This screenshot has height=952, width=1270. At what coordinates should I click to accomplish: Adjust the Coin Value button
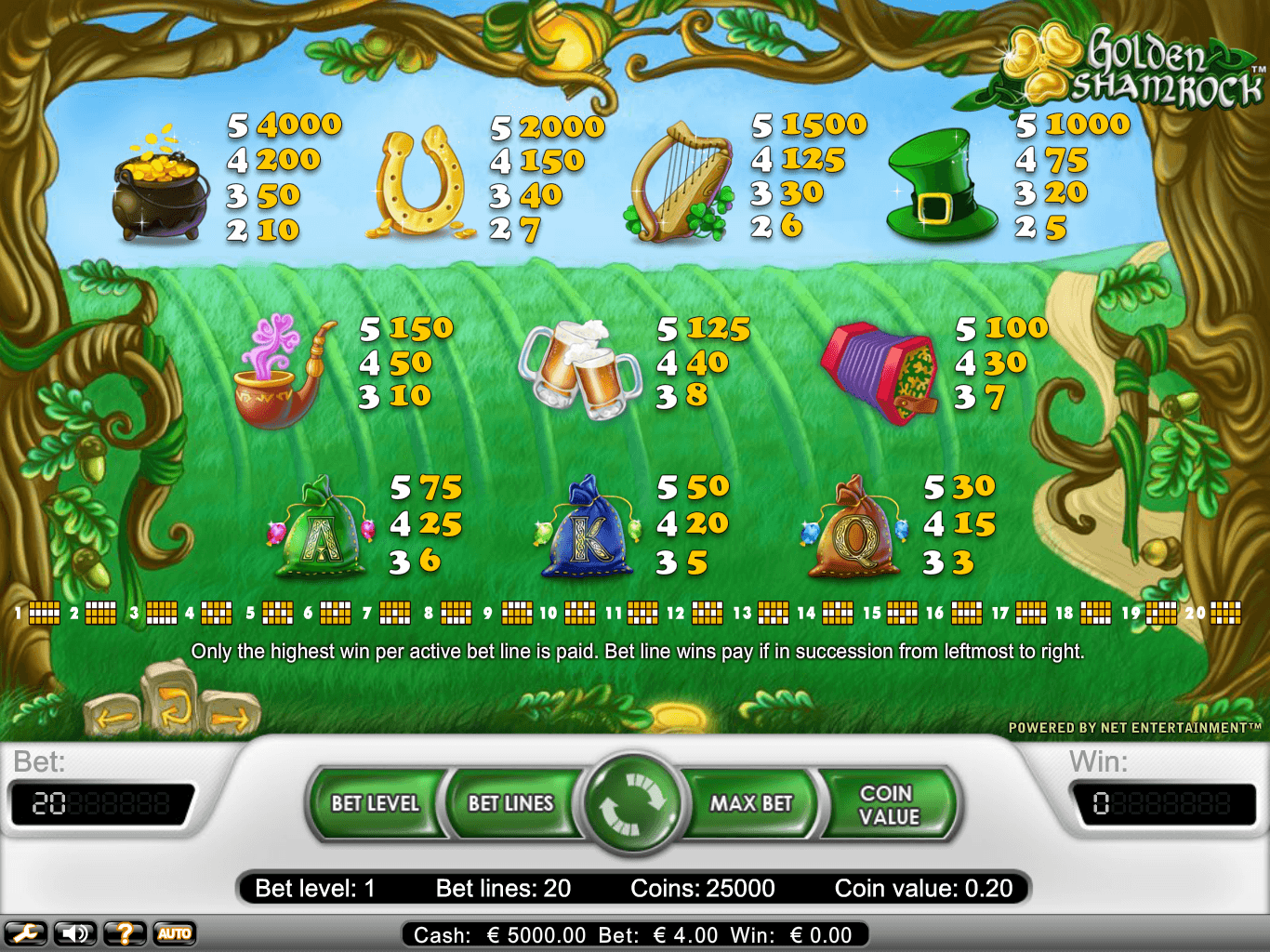(889, 804)
